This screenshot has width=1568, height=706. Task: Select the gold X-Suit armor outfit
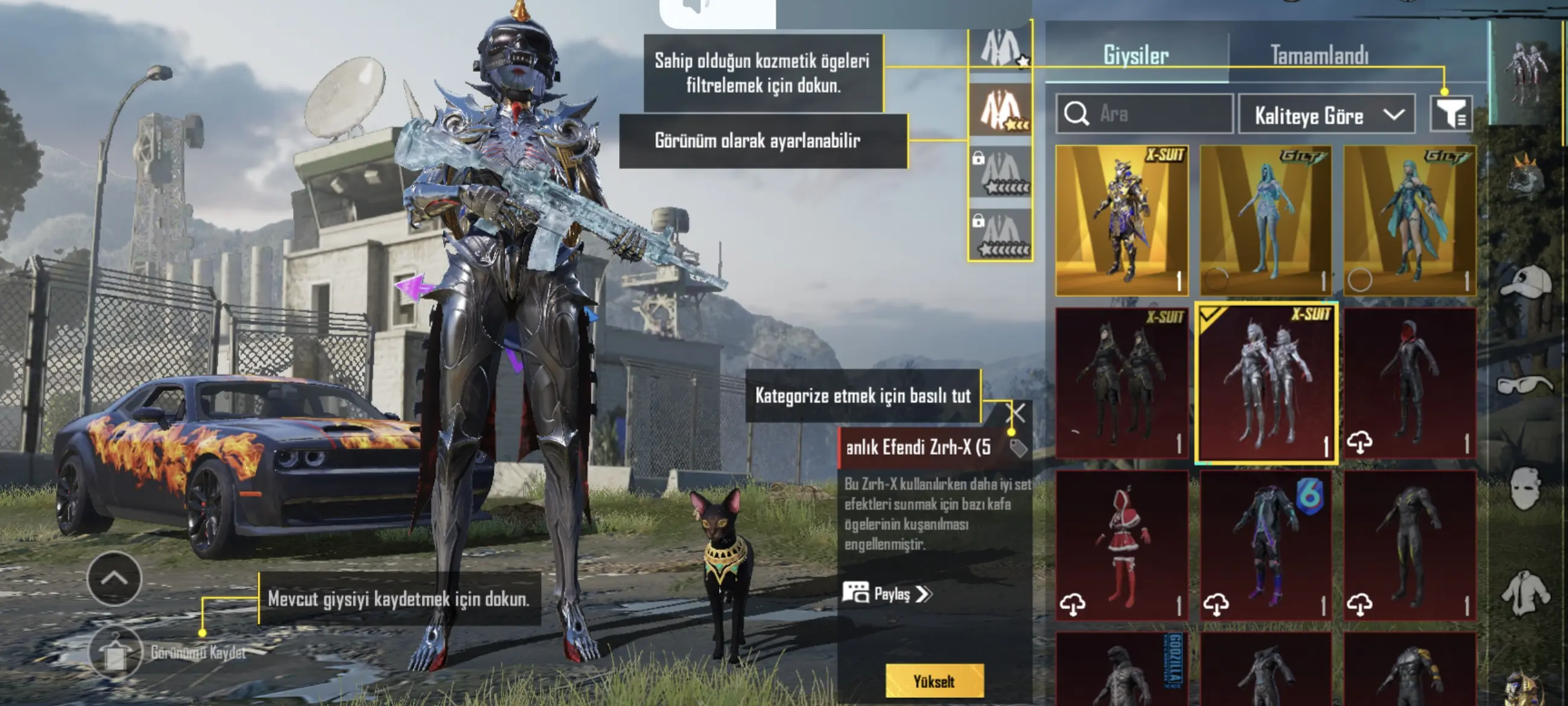click(x=1121, y=221)
